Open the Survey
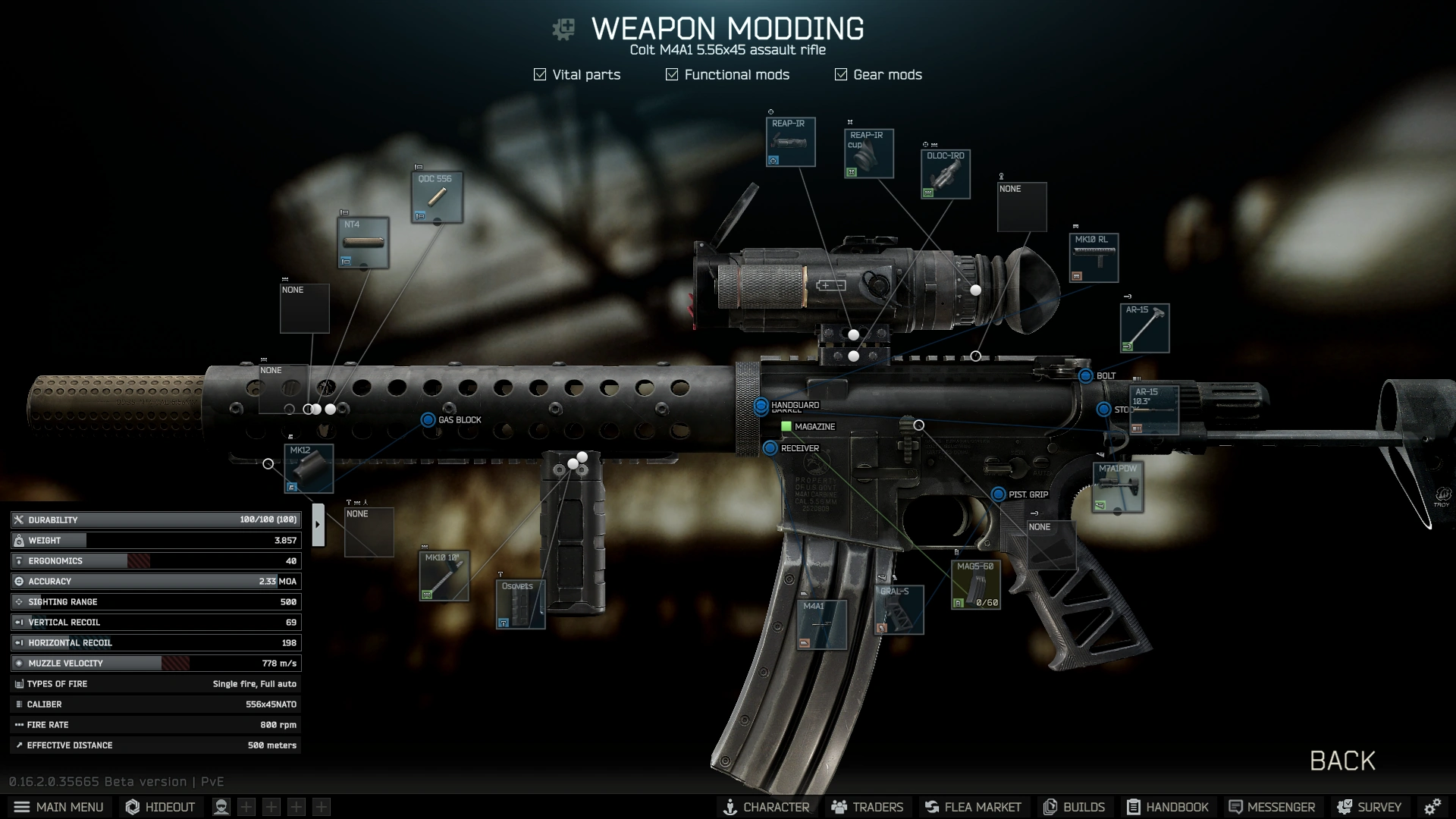The image size is (1456, 819). tap(1369, 807)
